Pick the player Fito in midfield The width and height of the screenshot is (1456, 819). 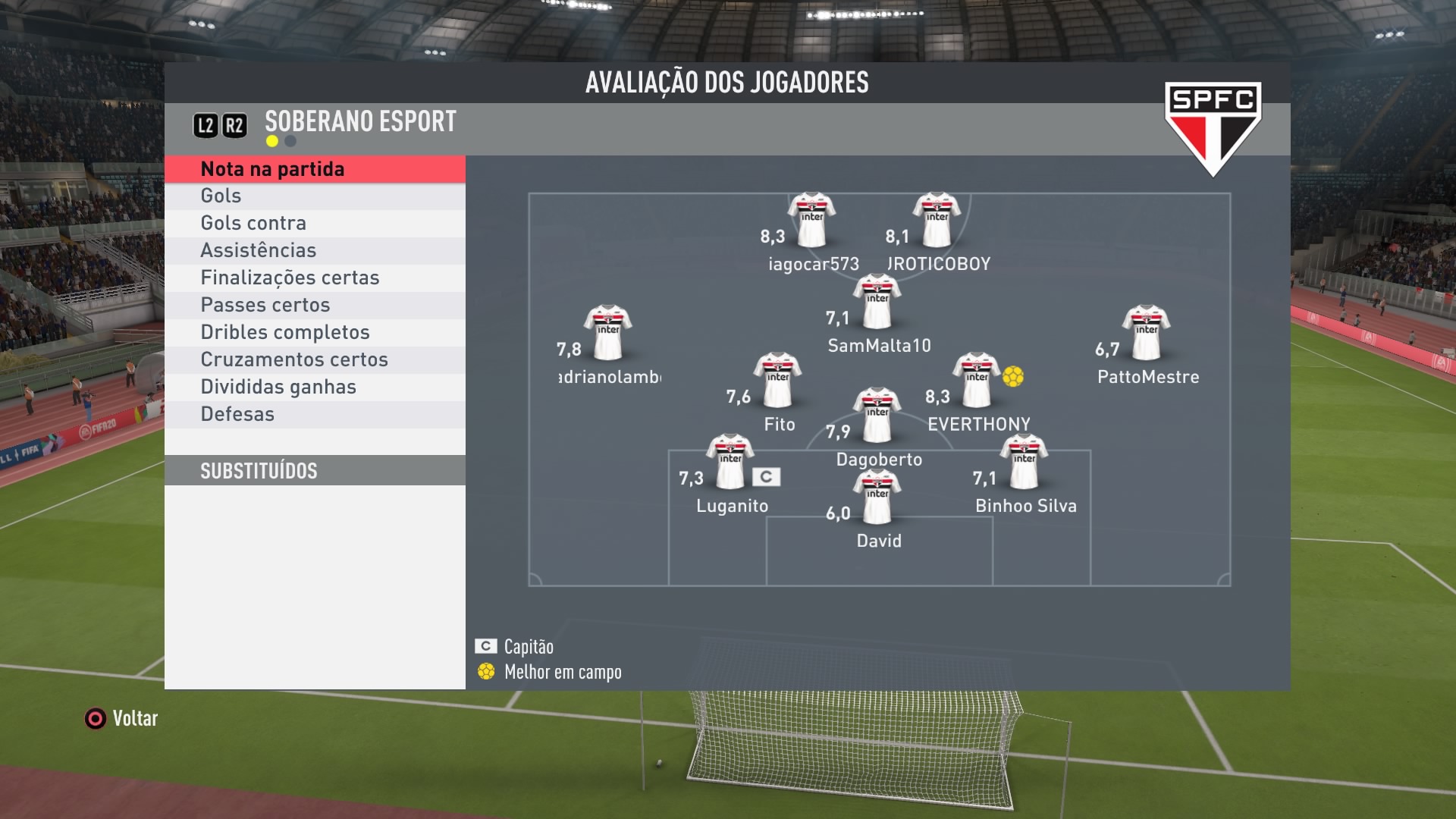777,381
